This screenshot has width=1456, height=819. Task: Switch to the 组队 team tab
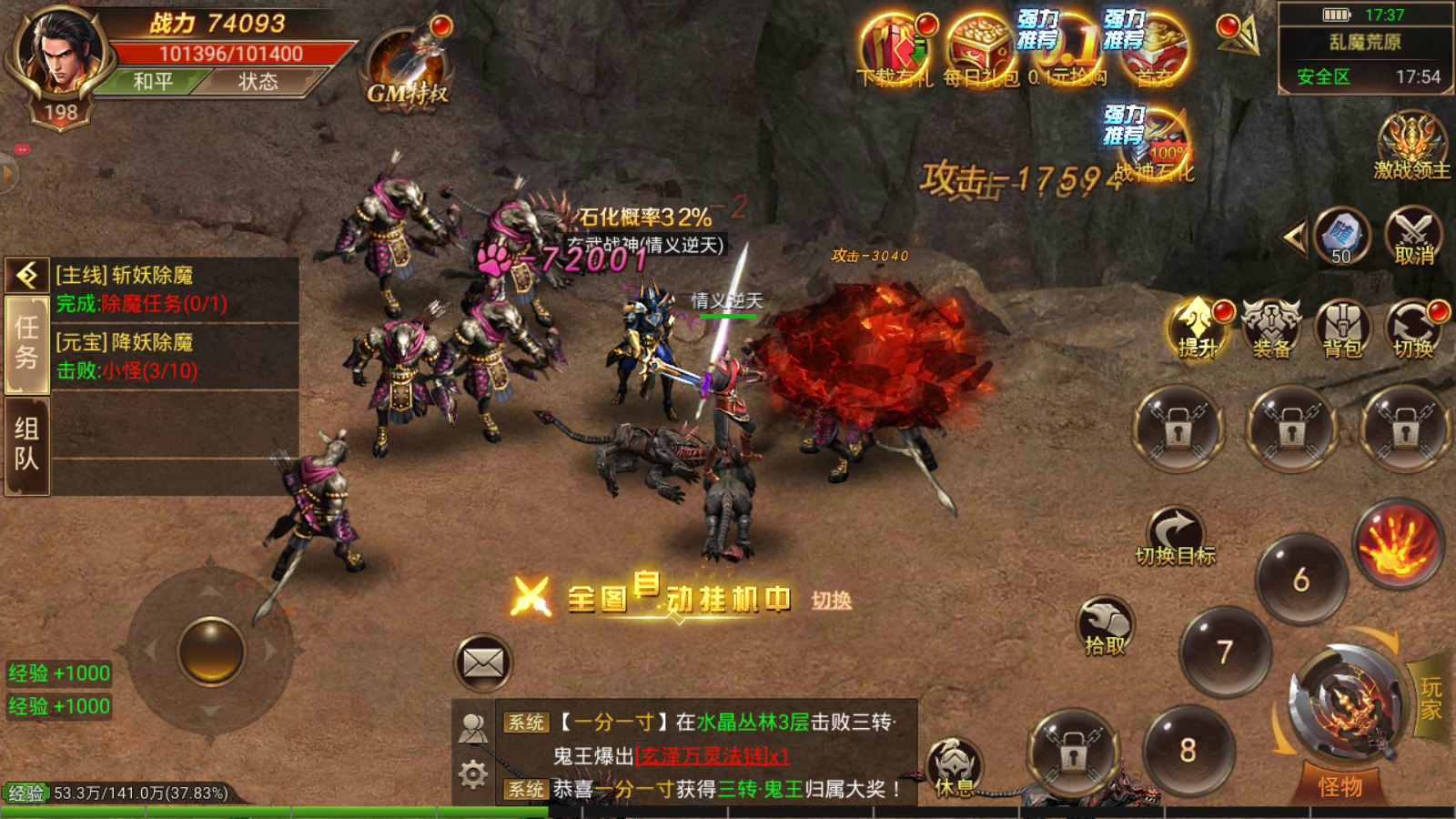click(26, 444)
